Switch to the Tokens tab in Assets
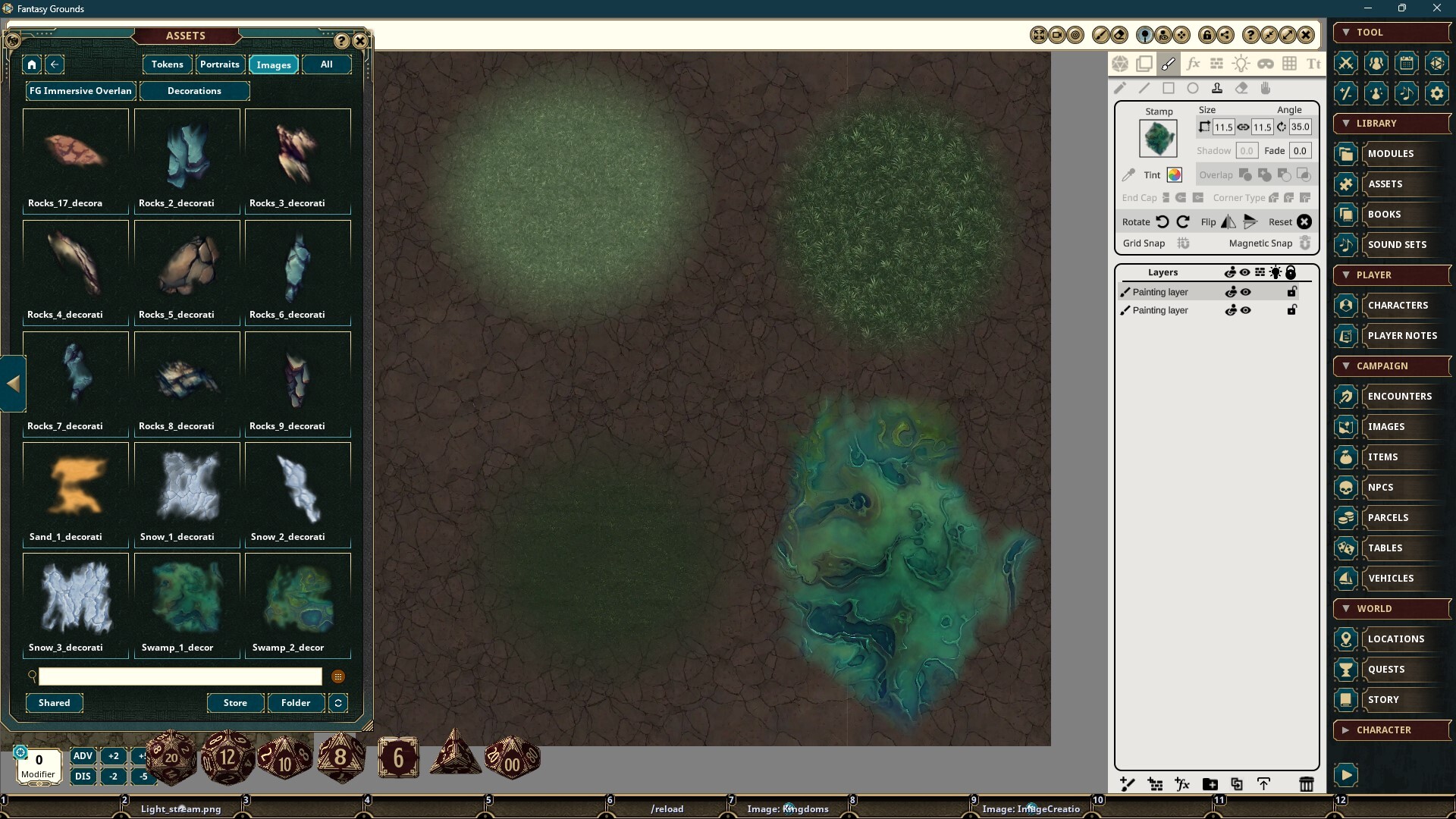Screen dimensions: 1456x819 (167, 64)
